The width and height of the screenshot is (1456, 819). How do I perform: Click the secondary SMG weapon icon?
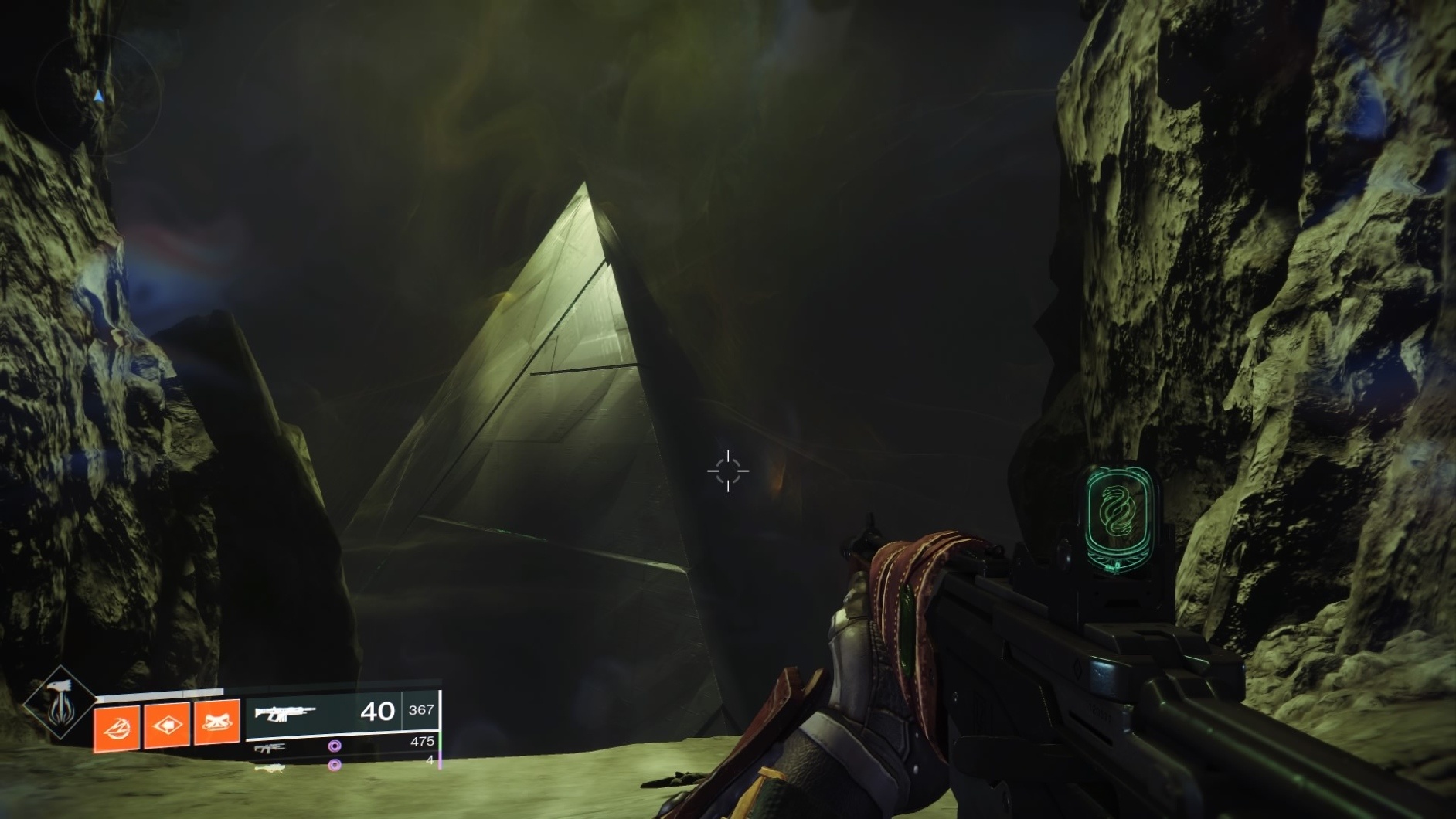(270, 748)
